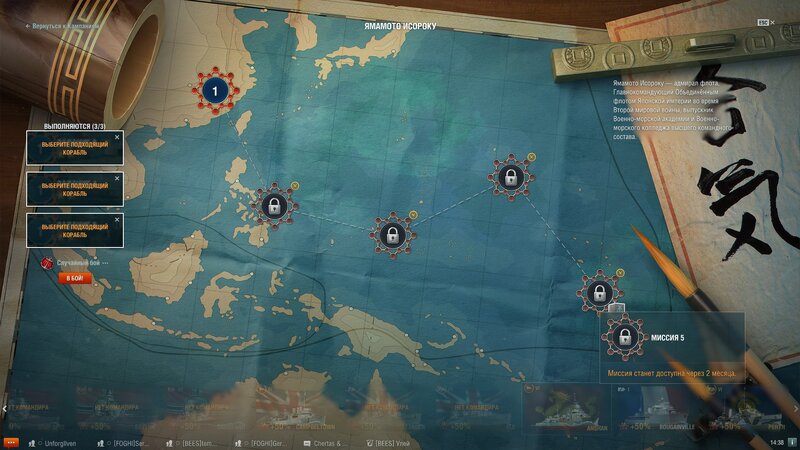Open the "[BEES] Улей" chat channel tab
The width and height of the screenshot is (800, 450).
390,441
